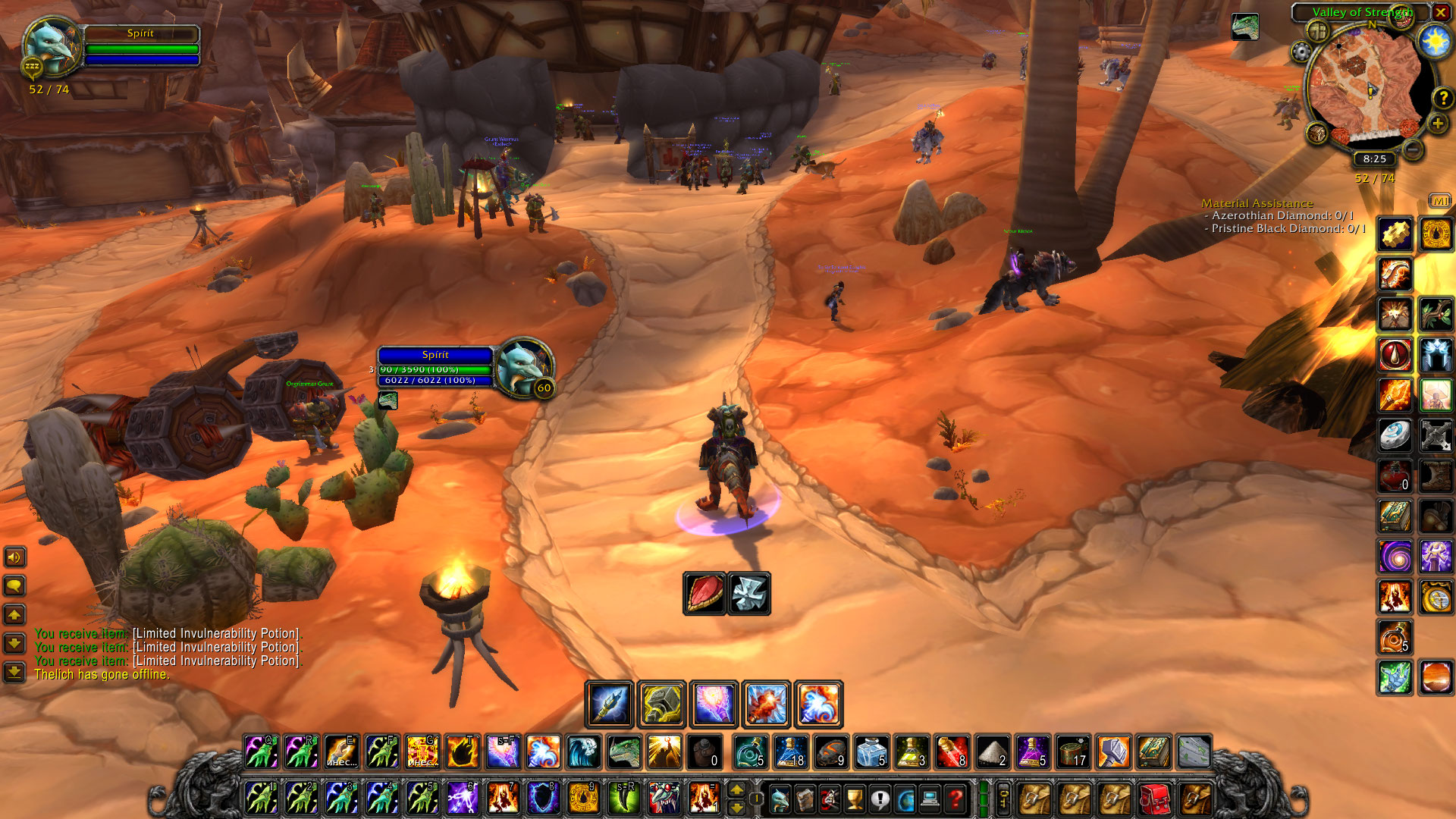Click the action bar page up arrow
The width and height of the screenshot is (1456, 819).
pyautogui.click(x=736, y=790)
